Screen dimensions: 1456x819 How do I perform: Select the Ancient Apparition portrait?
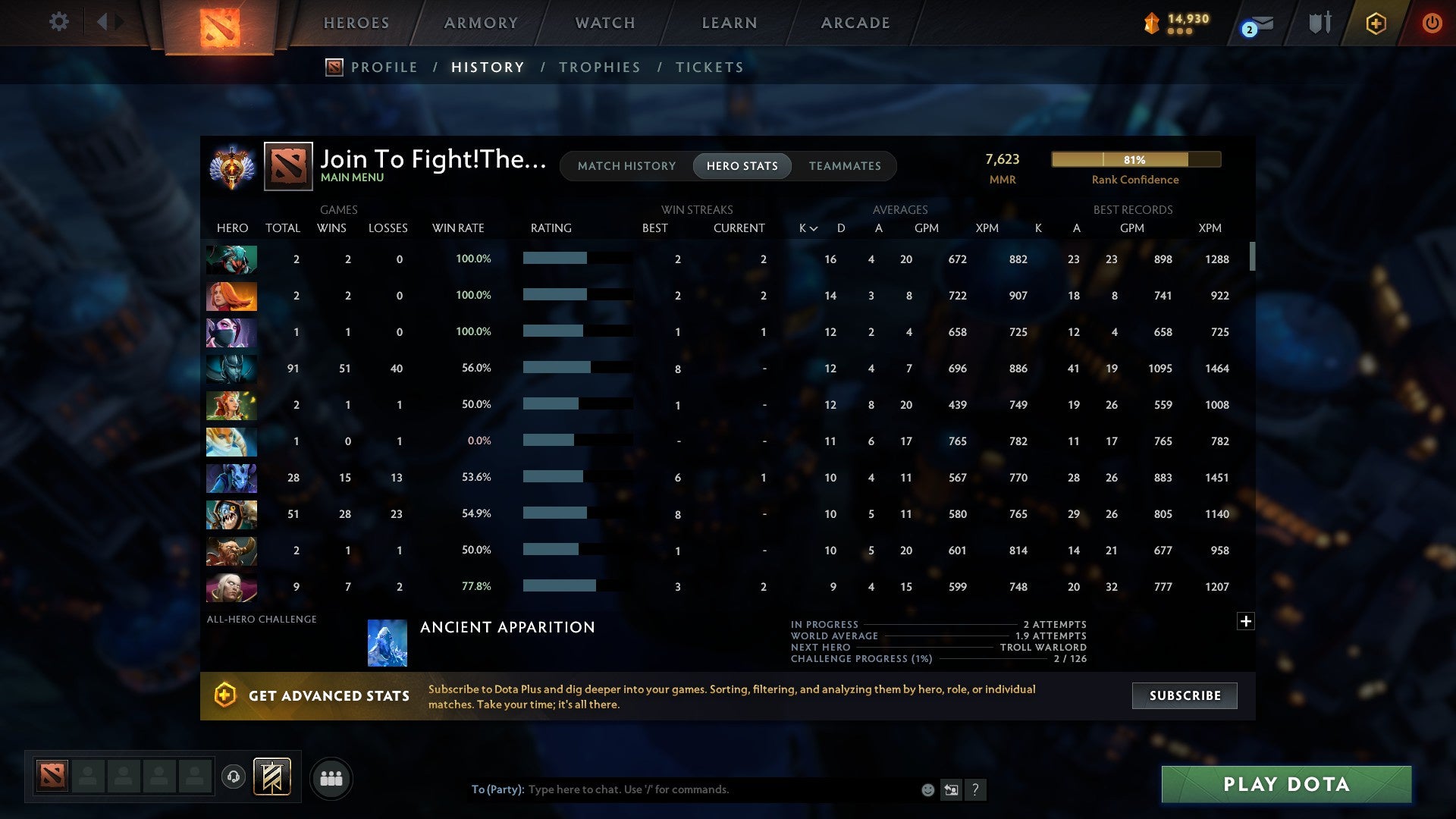388,643
